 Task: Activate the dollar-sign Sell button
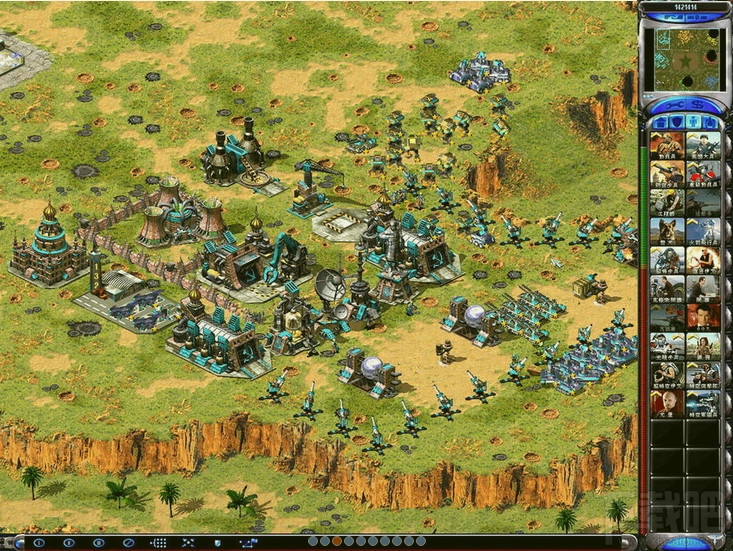pos(699,103)
